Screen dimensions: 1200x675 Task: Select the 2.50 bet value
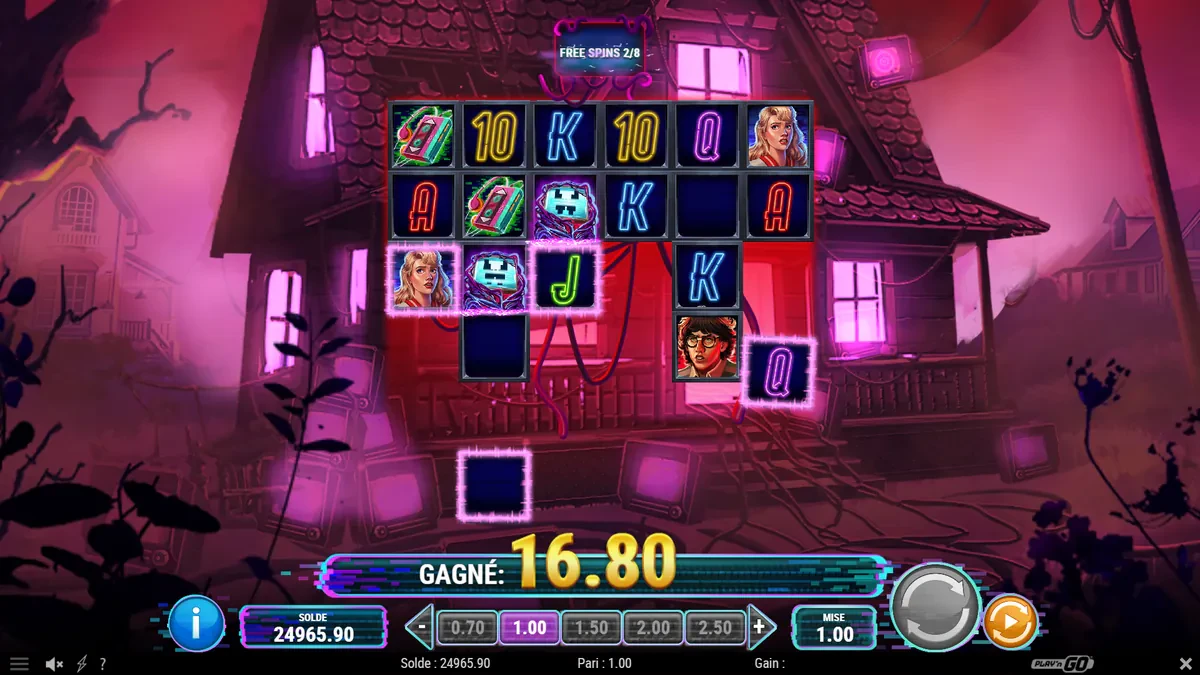715,628
